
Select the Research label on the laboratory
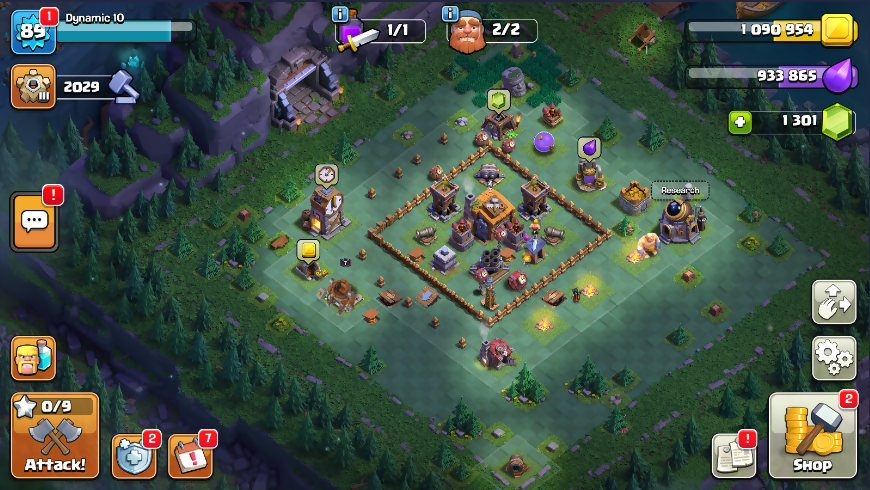(x=680, y=190)
